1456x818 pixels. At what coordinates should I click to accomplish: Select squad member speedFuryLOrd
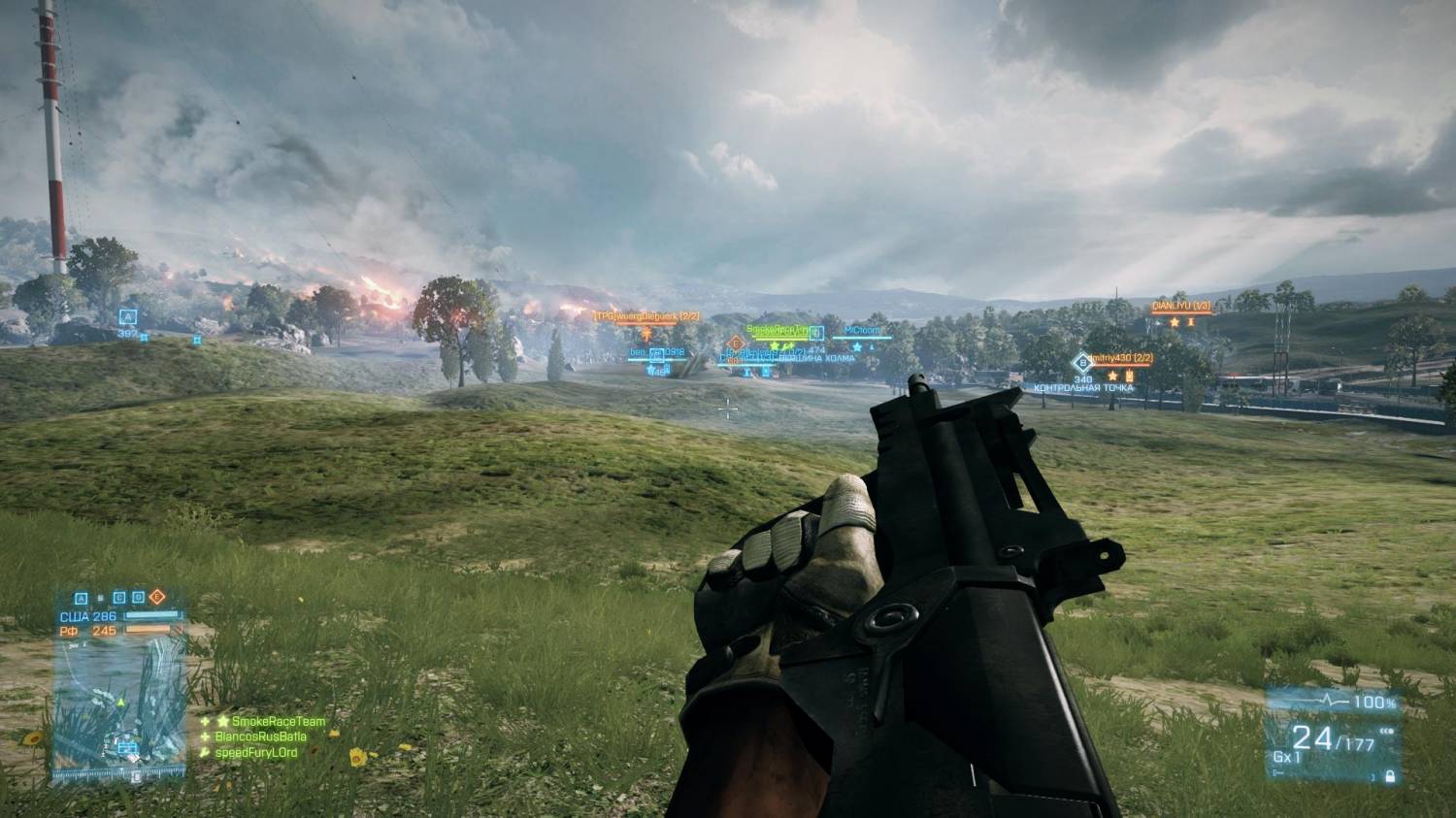[x=263, y=753]
